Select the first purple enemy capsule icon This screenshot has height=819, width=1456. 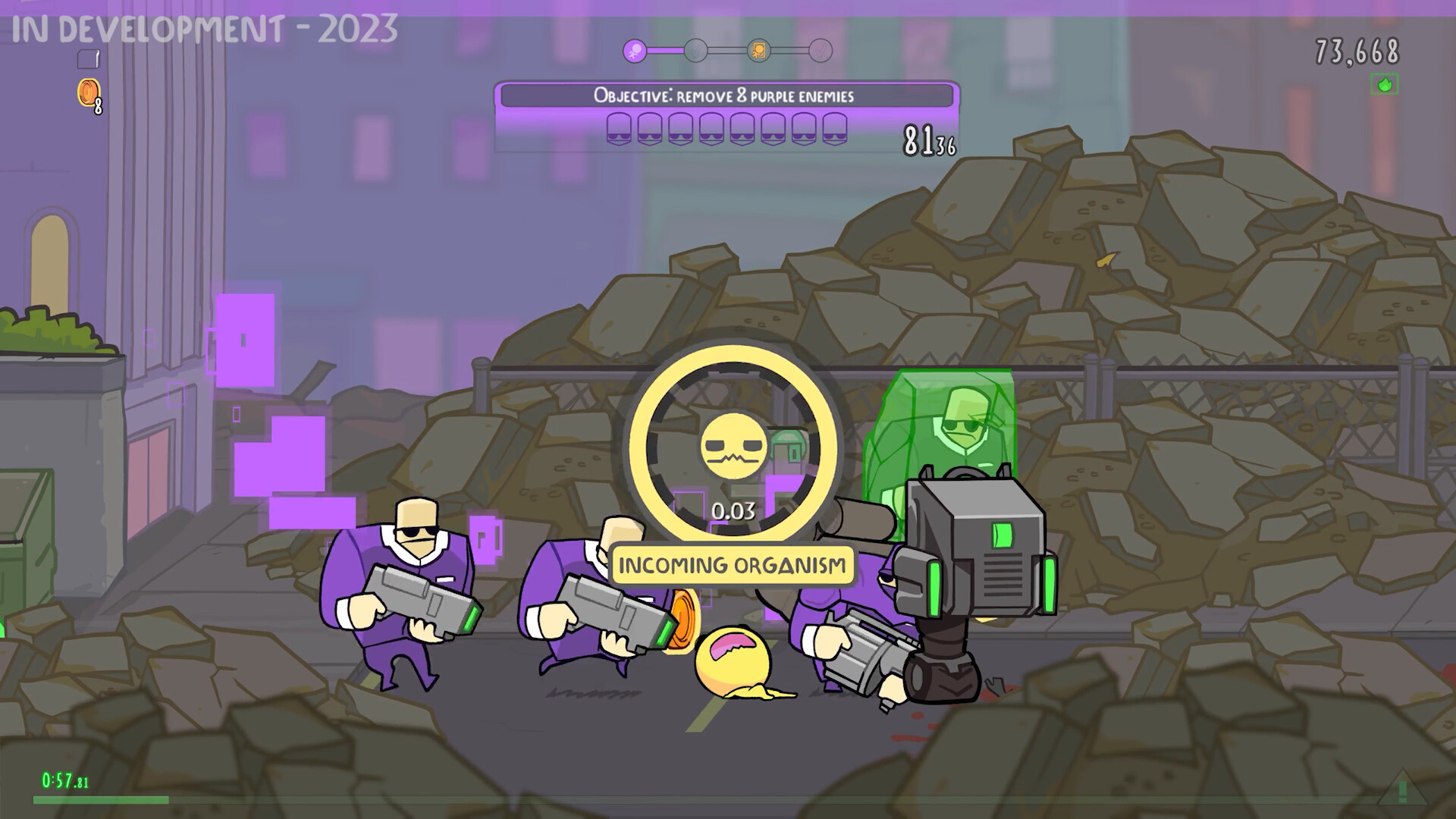coord(620,129)
